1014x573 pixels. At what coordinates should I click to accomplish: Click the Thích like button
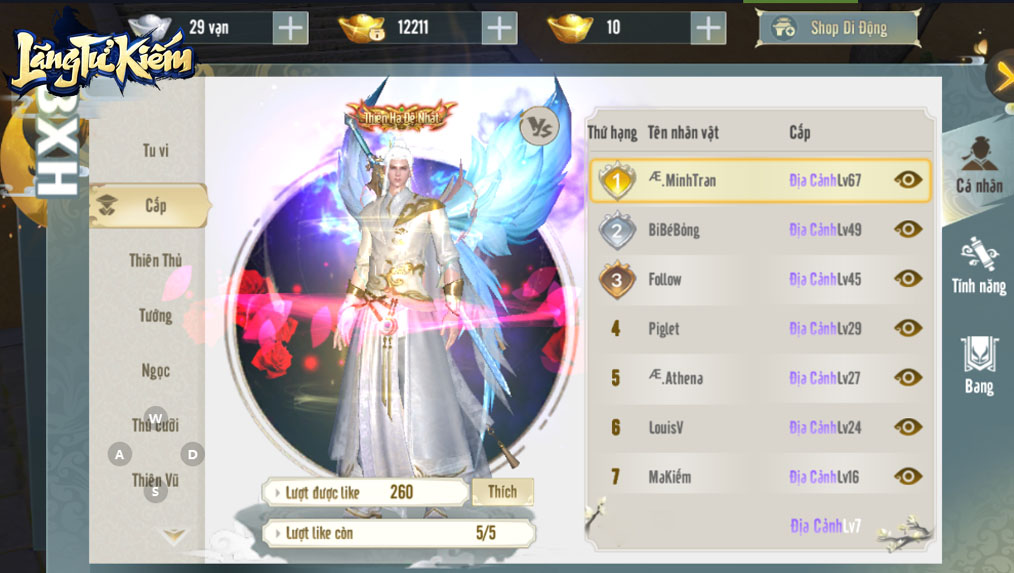(502, 491)
